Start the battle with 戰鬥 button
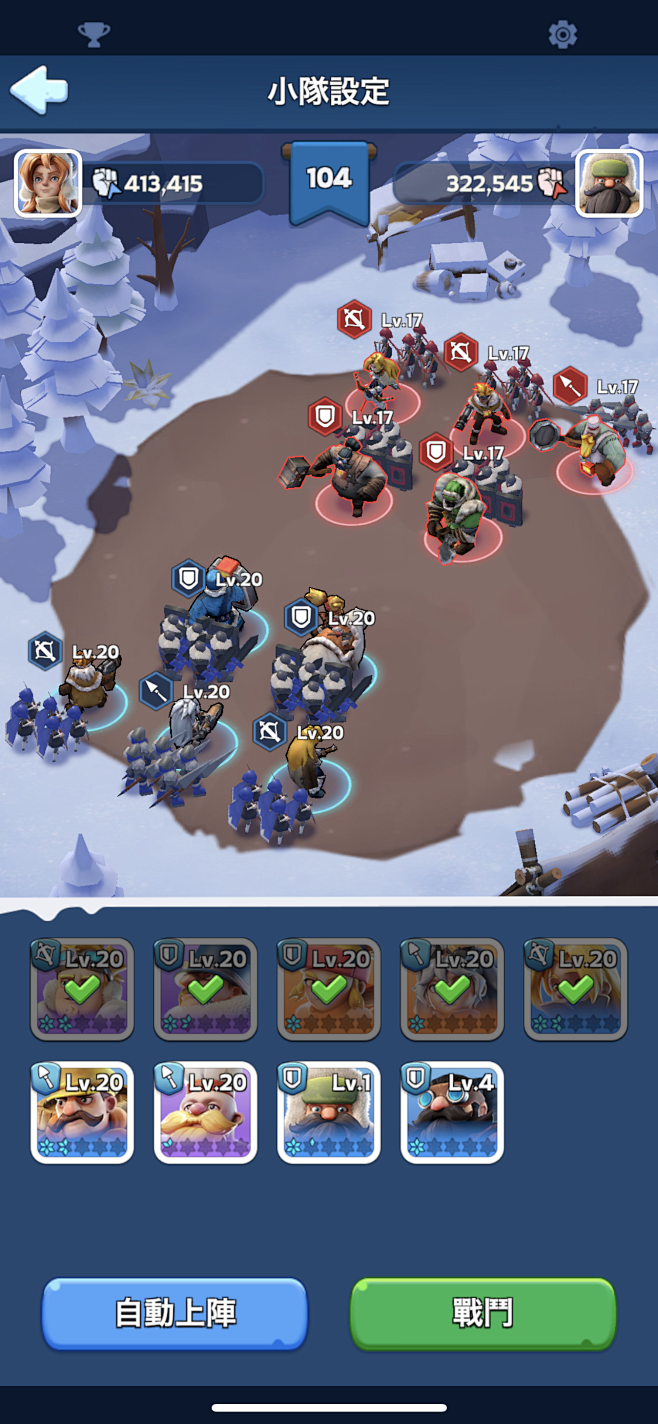 [x=483, y=1312]
